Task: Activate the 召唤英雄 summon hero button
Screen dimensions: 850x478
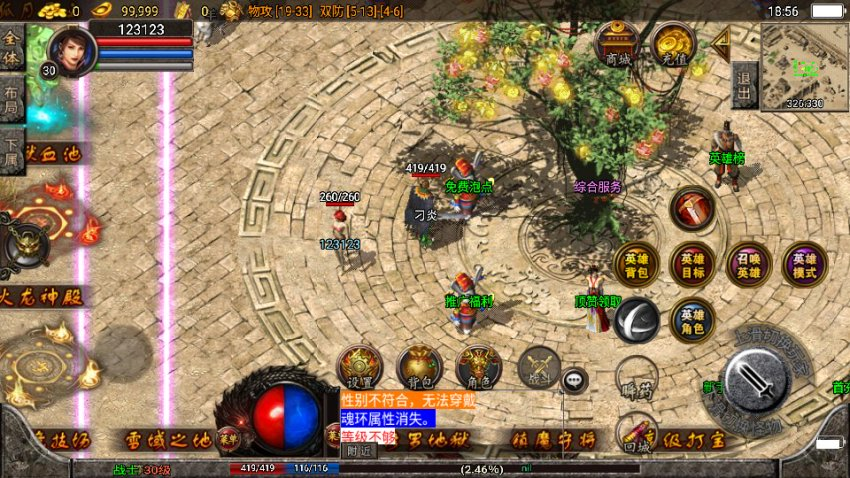Action: coord(748,264)
